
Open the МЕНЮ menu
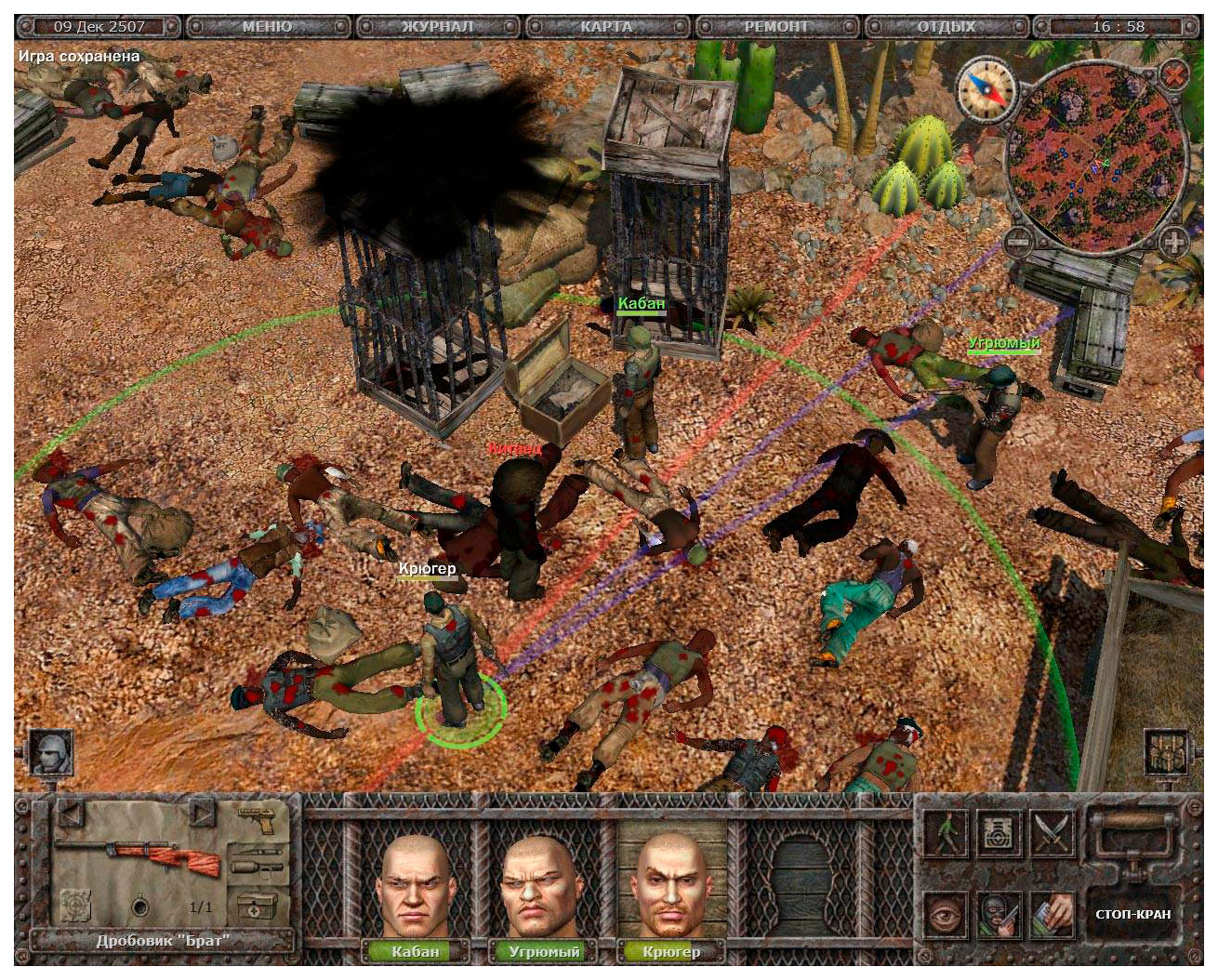[267, 26]
